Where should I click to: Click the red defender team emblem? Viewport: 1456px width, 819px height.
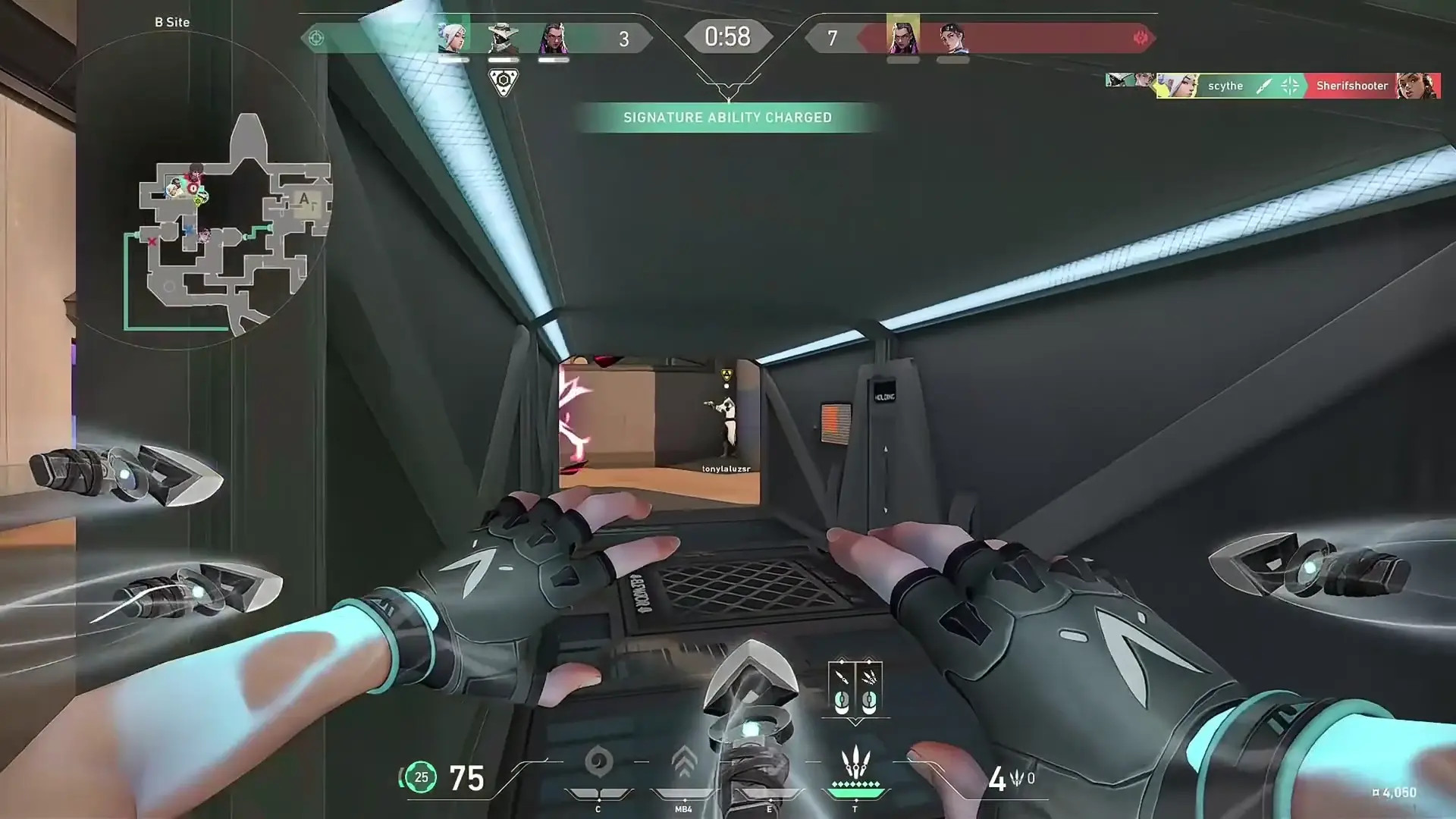coord(1140,38)
